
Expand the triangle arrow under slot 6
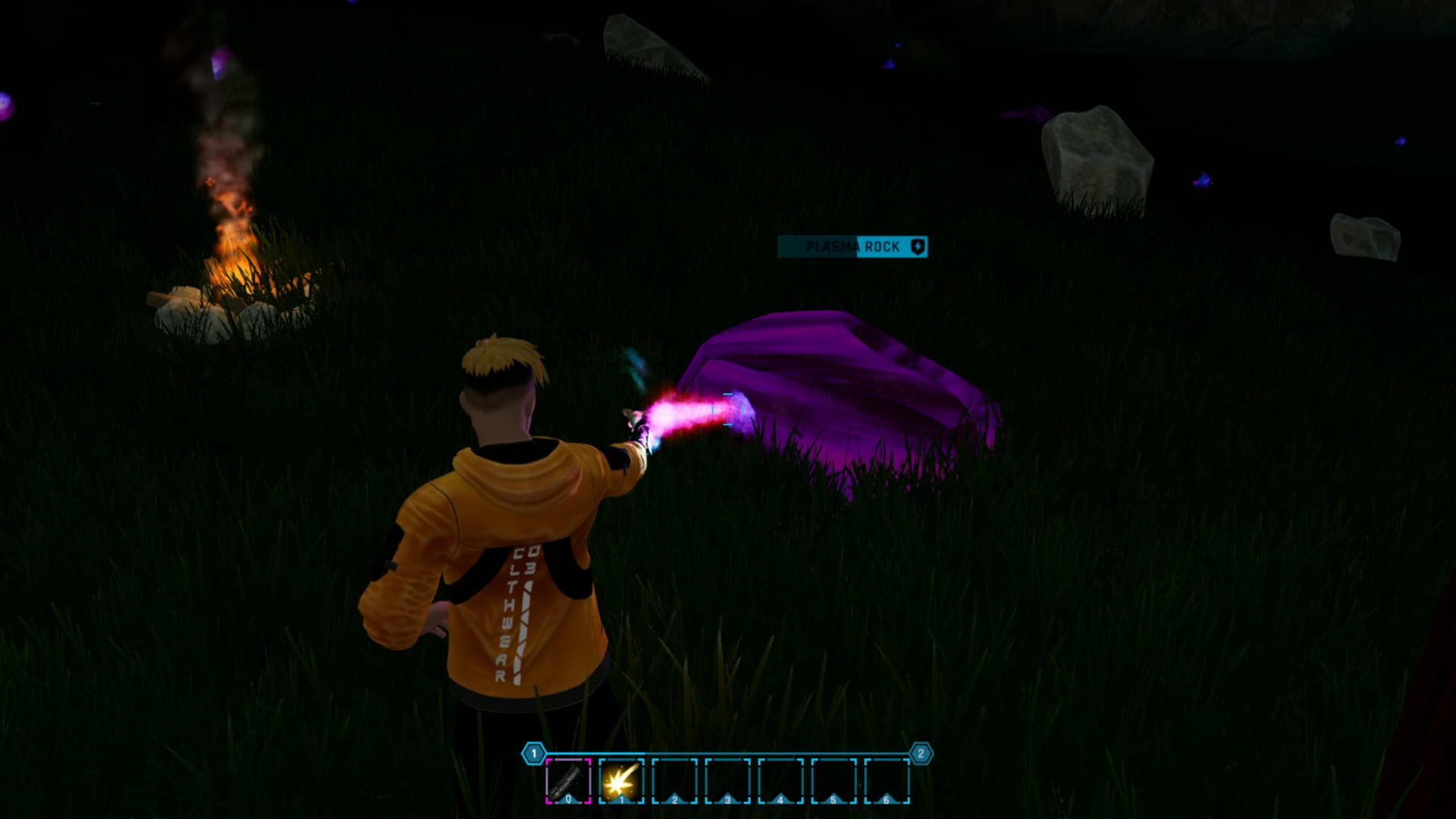(887, 799)
